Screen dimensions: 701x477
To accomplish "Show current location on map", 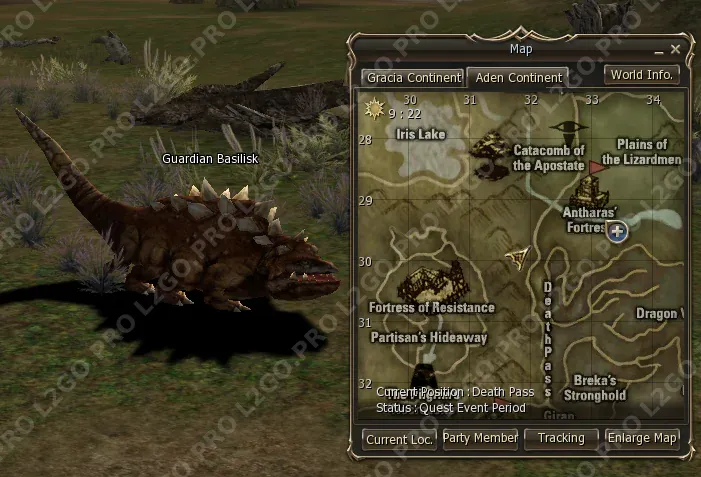I will pyautogui.click(x=399, y=439).
